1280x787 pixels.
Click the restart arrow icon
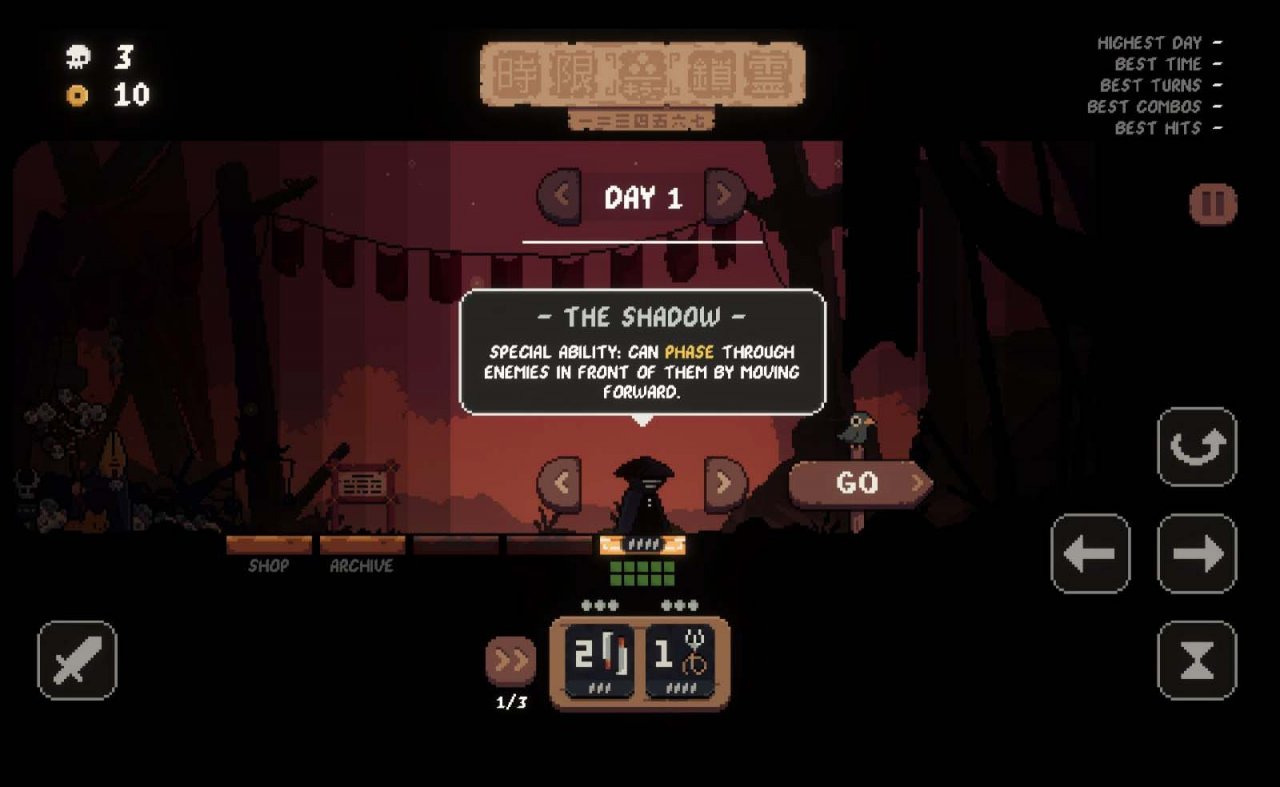coord(1196,447)
